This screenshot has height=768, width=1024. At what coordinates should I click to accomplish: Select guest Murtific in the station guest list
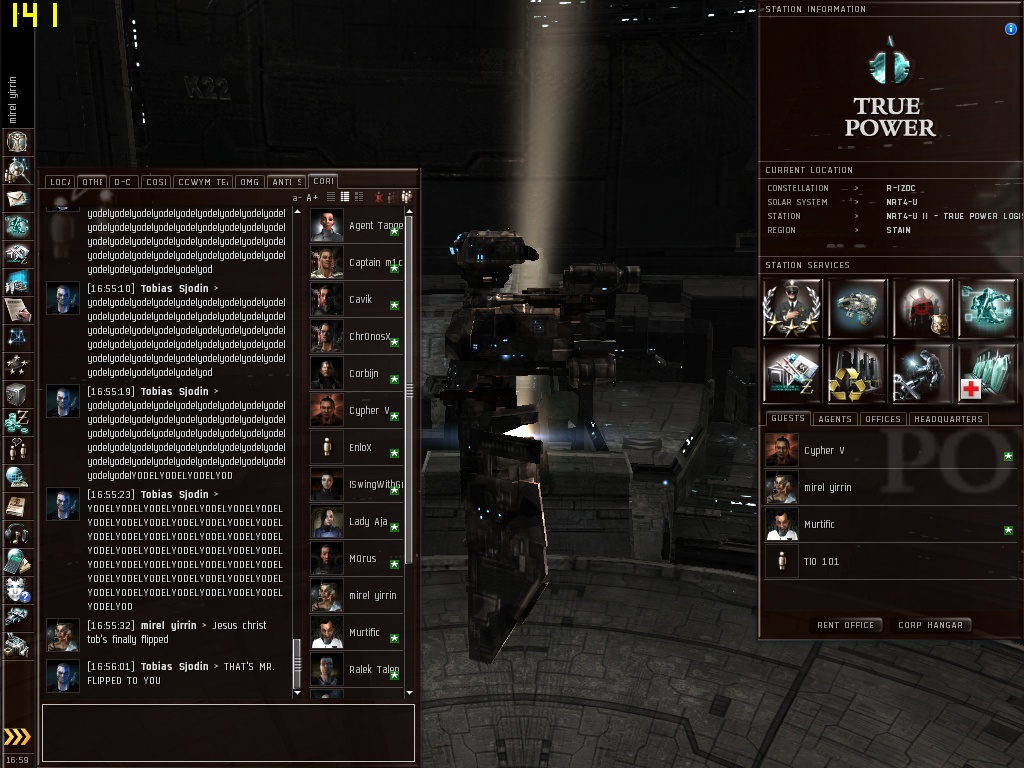(x=819, y=524)
